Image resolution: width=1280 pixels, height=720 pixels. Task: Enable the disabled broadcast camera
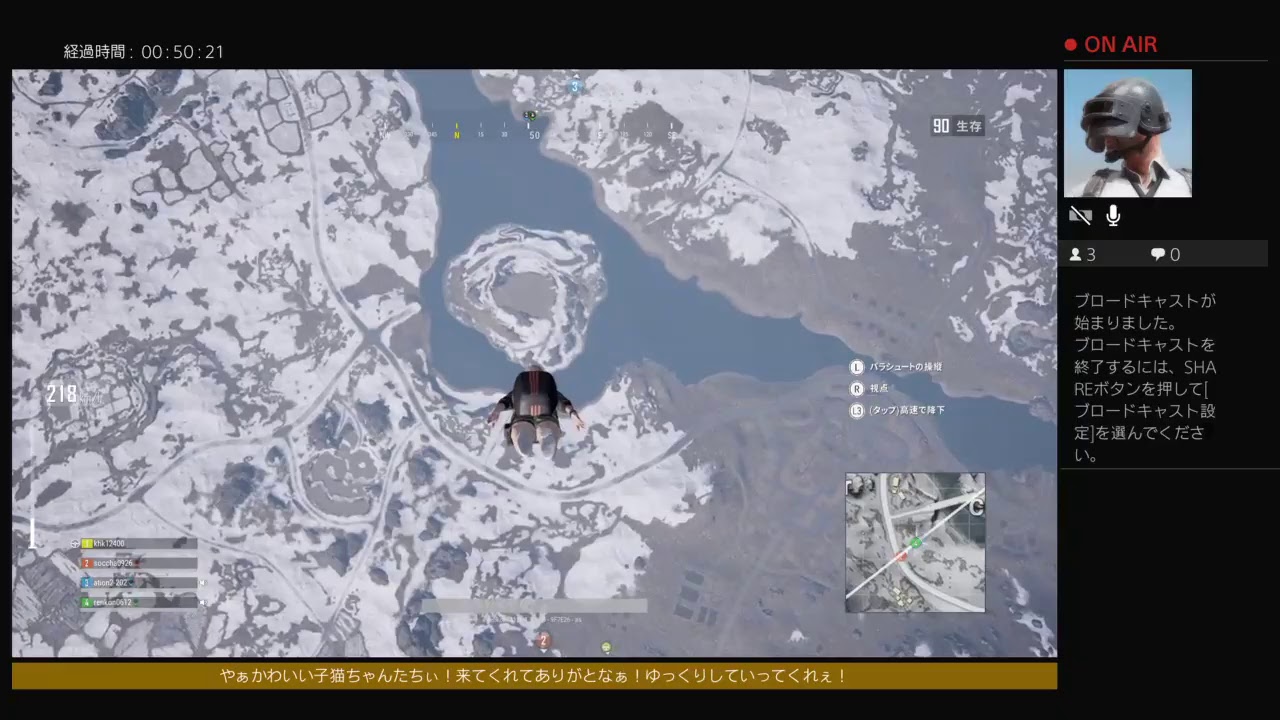point(1080,215)
